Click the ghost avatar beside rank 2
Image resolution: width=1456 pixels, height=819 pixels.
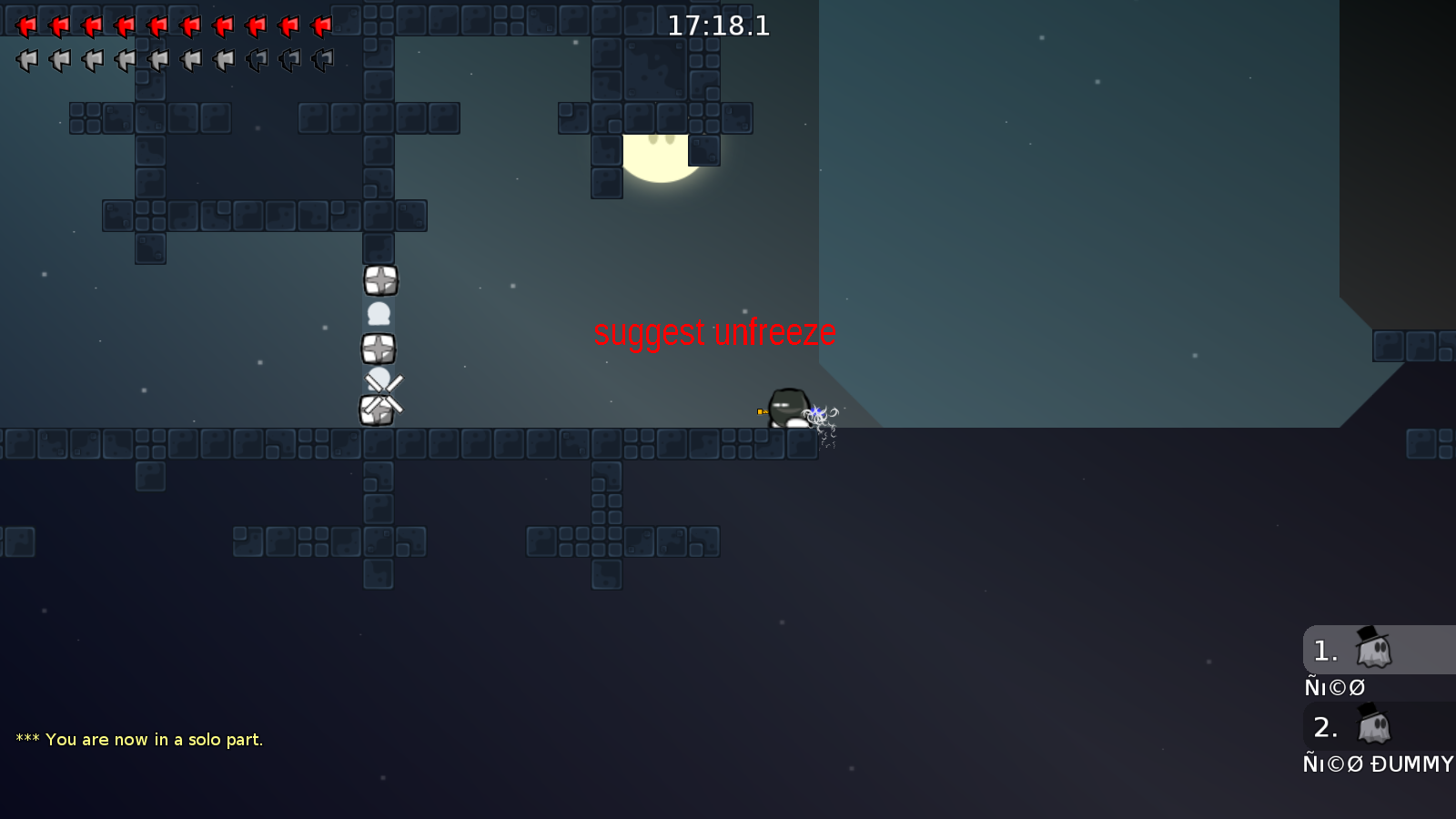(x=1372, y=727)
